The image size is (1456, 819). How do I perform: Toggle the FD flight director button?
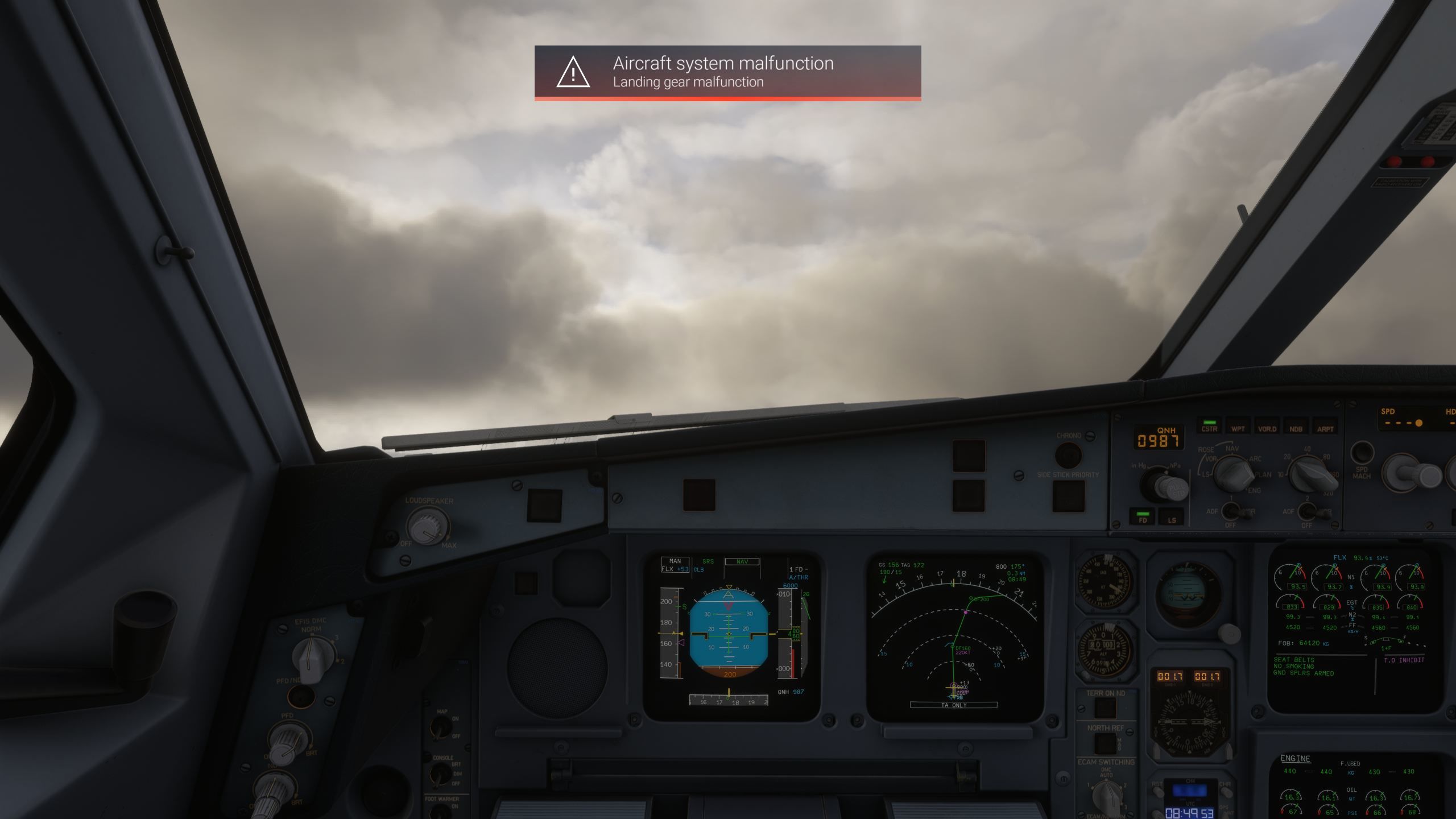[x=1143, y=518]
